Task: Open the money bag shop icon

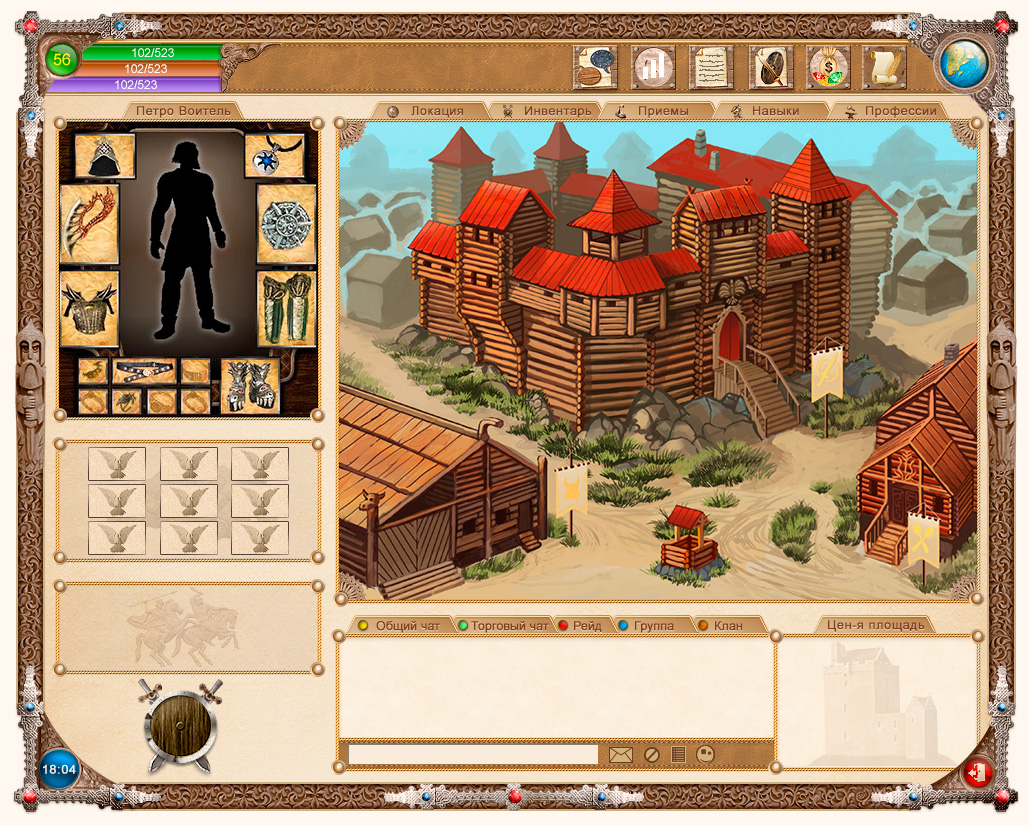Action: click(828, 68)
